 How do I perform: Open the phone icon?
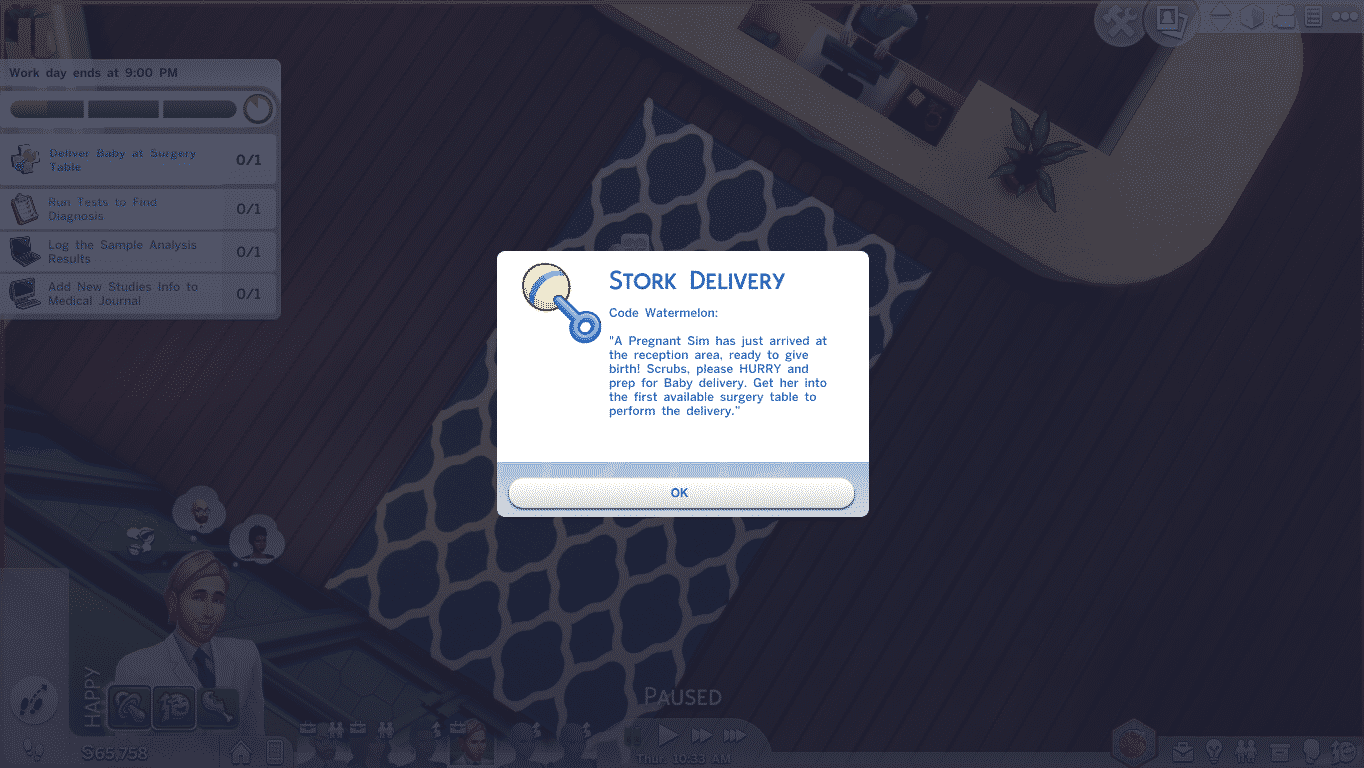(274, 751)
